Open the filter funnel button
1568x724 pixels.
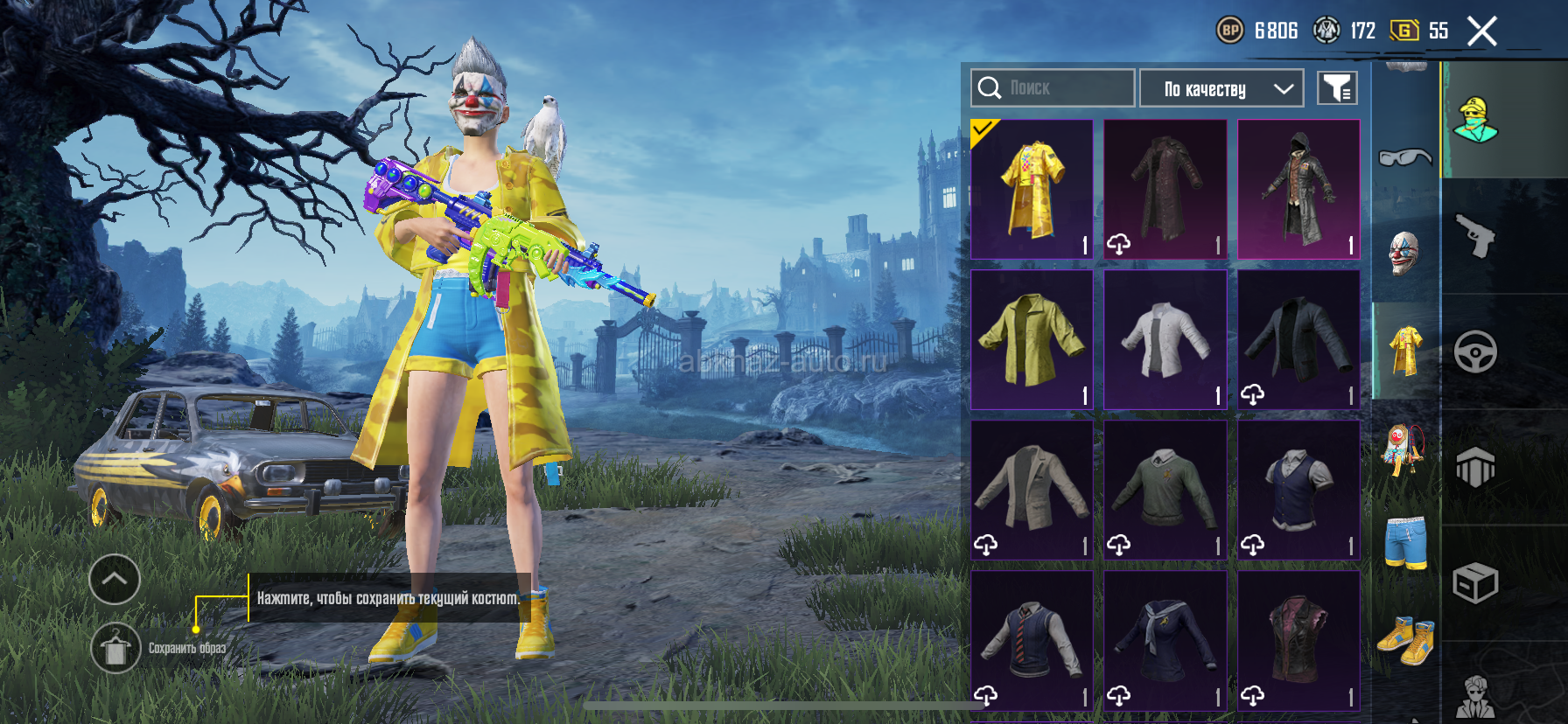(x=1337, y=88)
